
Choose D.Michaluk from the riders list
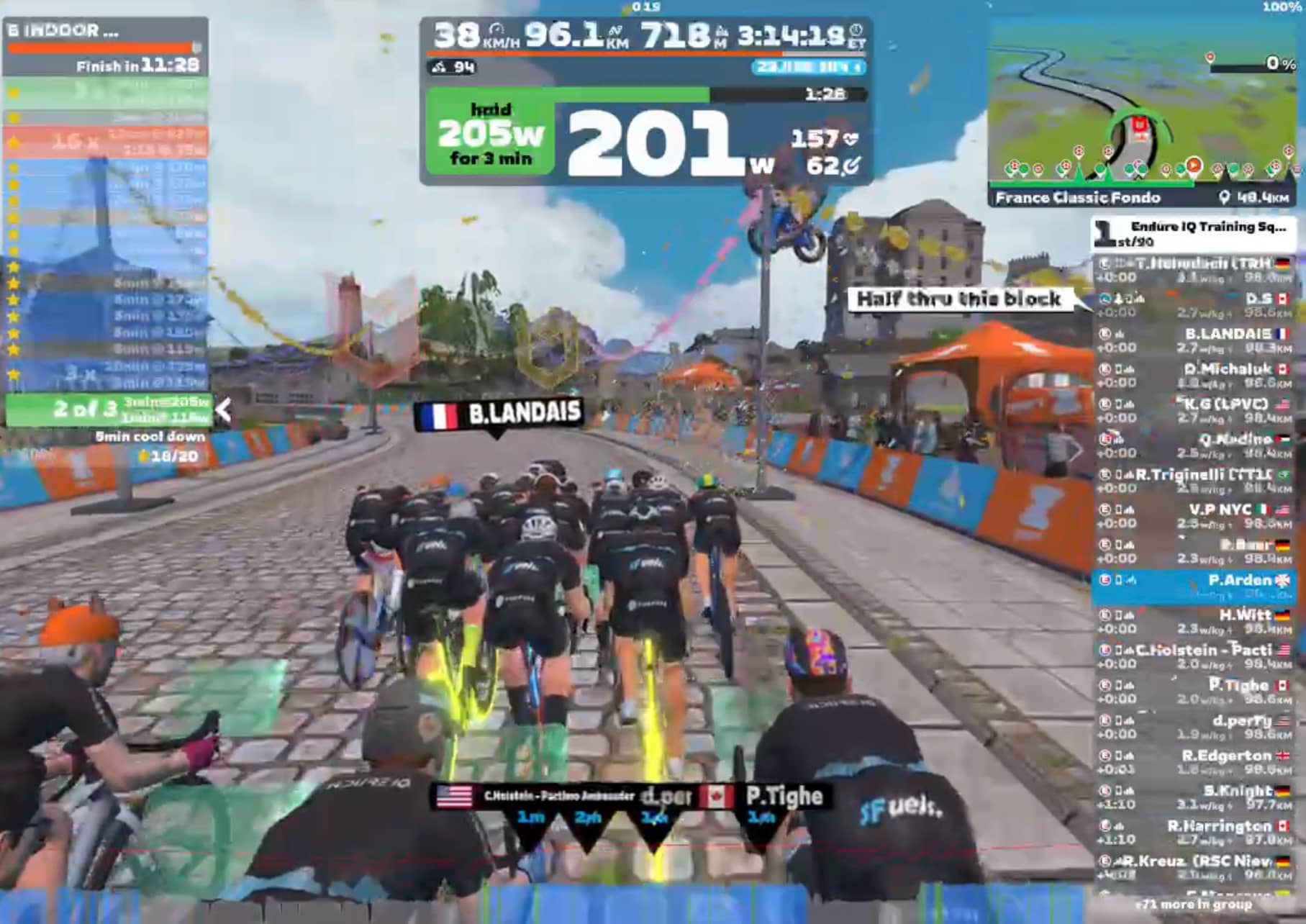1194,376
